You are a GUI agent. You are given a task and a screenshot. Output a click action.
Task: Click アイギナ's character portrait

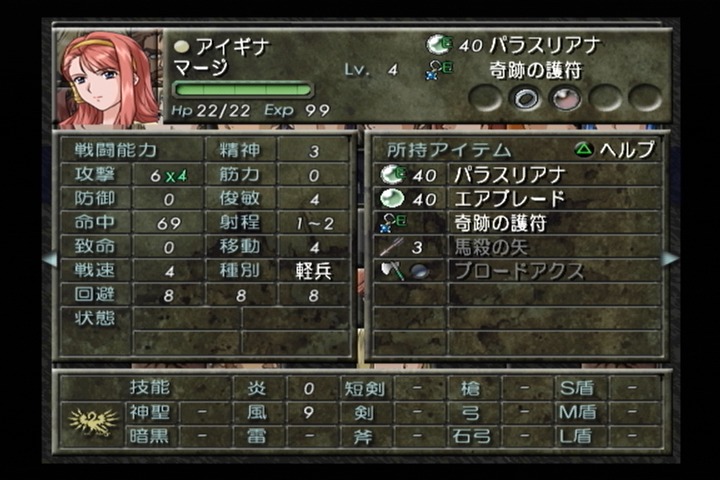[x=109, y=78]
